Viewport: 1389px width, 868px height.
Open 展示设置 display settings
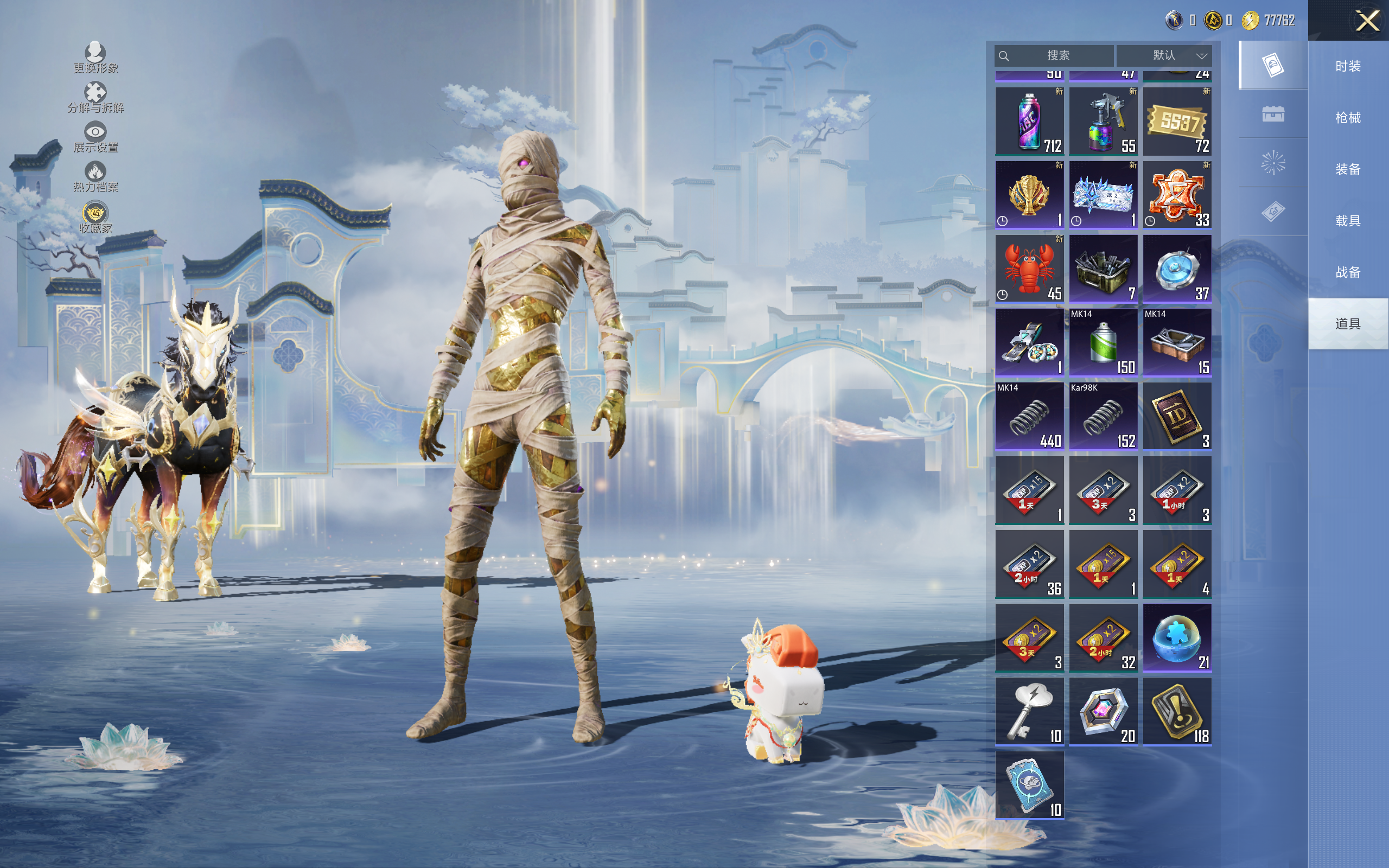95,137
